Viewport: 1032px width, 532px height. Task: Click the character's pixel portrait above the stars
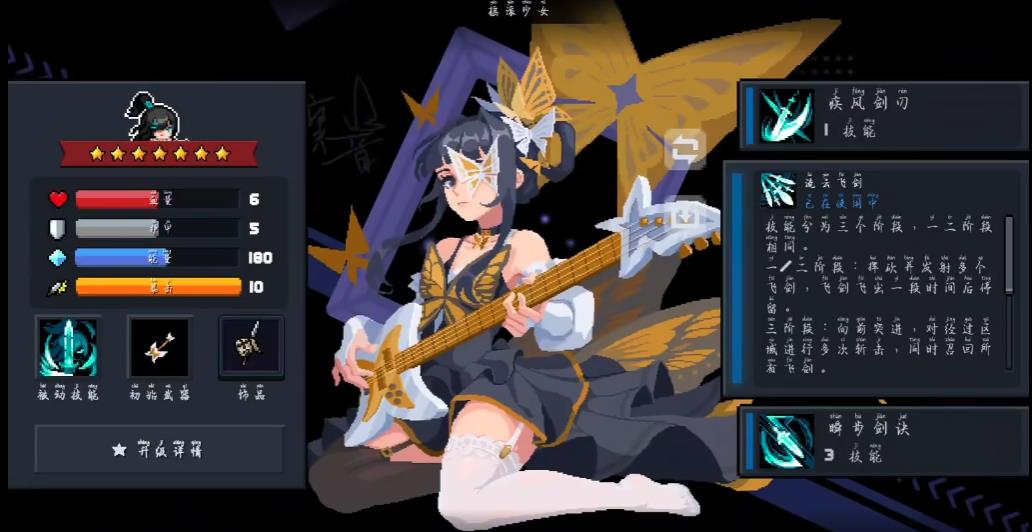pos(157,115)
